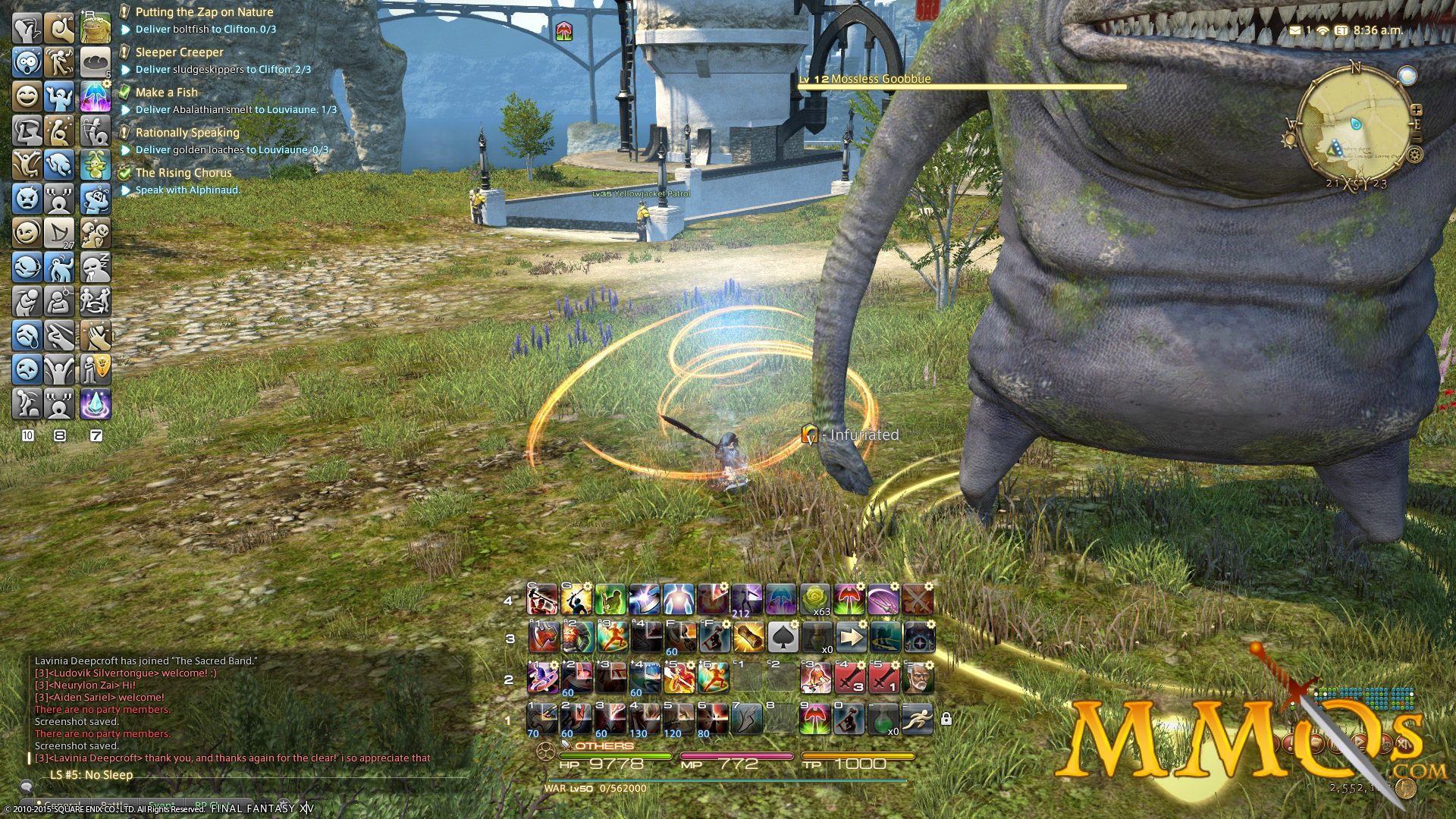Toggle the ET clock display mode
This screenshot has width=1456, height=819.
[1341, 30]
